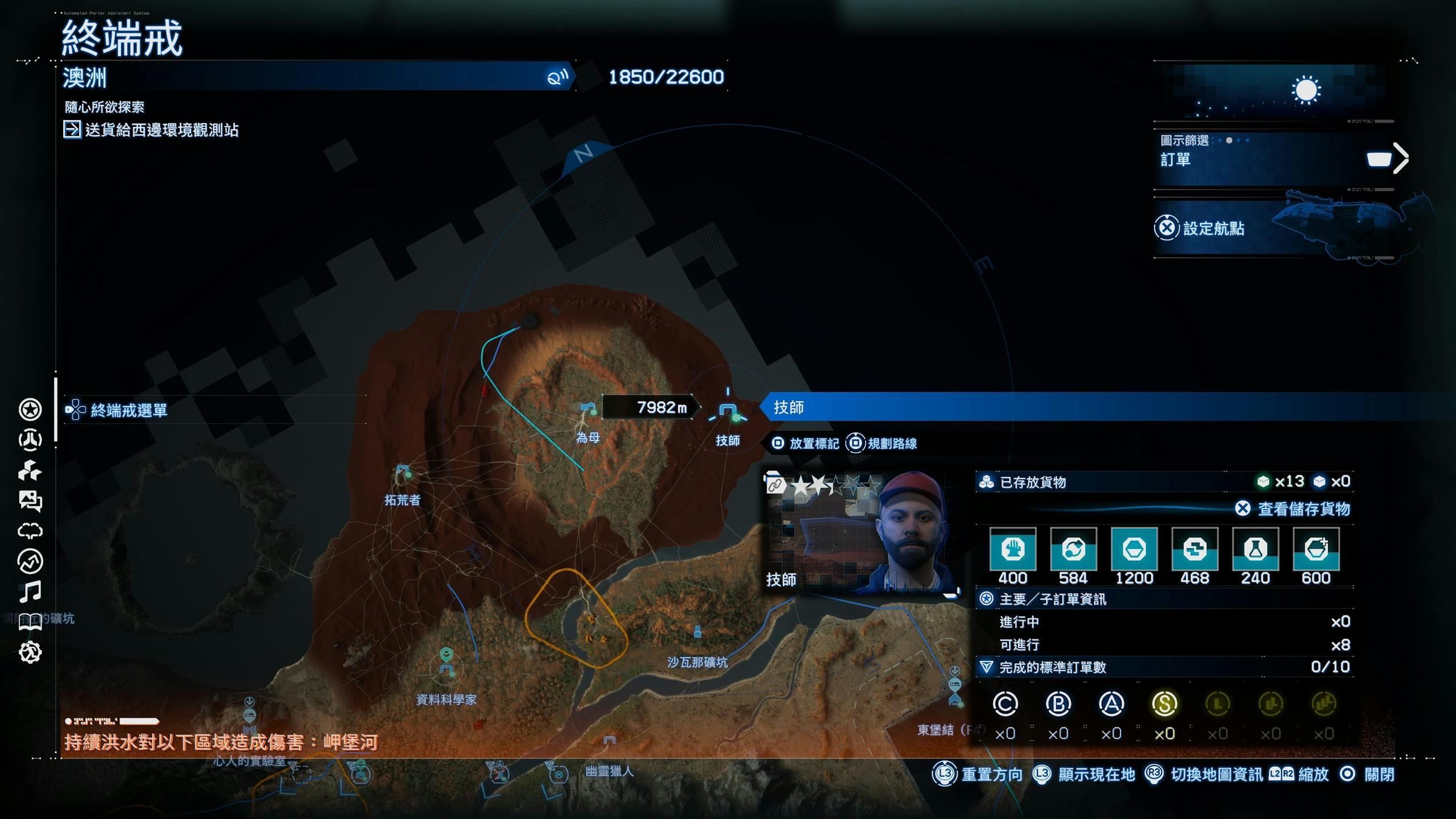This screenshot has height=819, width=1456.
Task: Click the 為母 facility marker on map
Action: coord(588,408)
